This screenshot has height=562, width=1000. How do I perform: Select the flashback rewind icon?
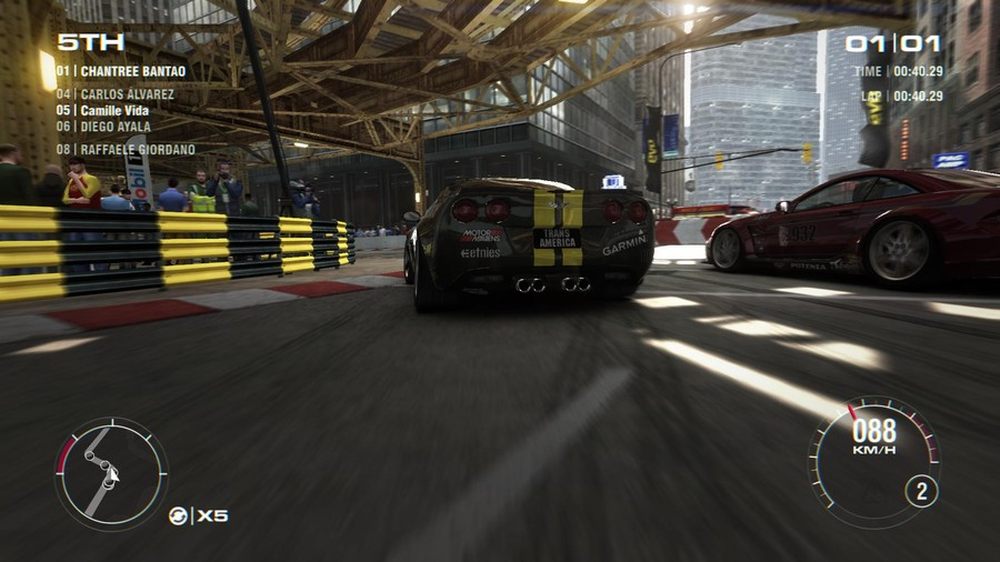178,516
